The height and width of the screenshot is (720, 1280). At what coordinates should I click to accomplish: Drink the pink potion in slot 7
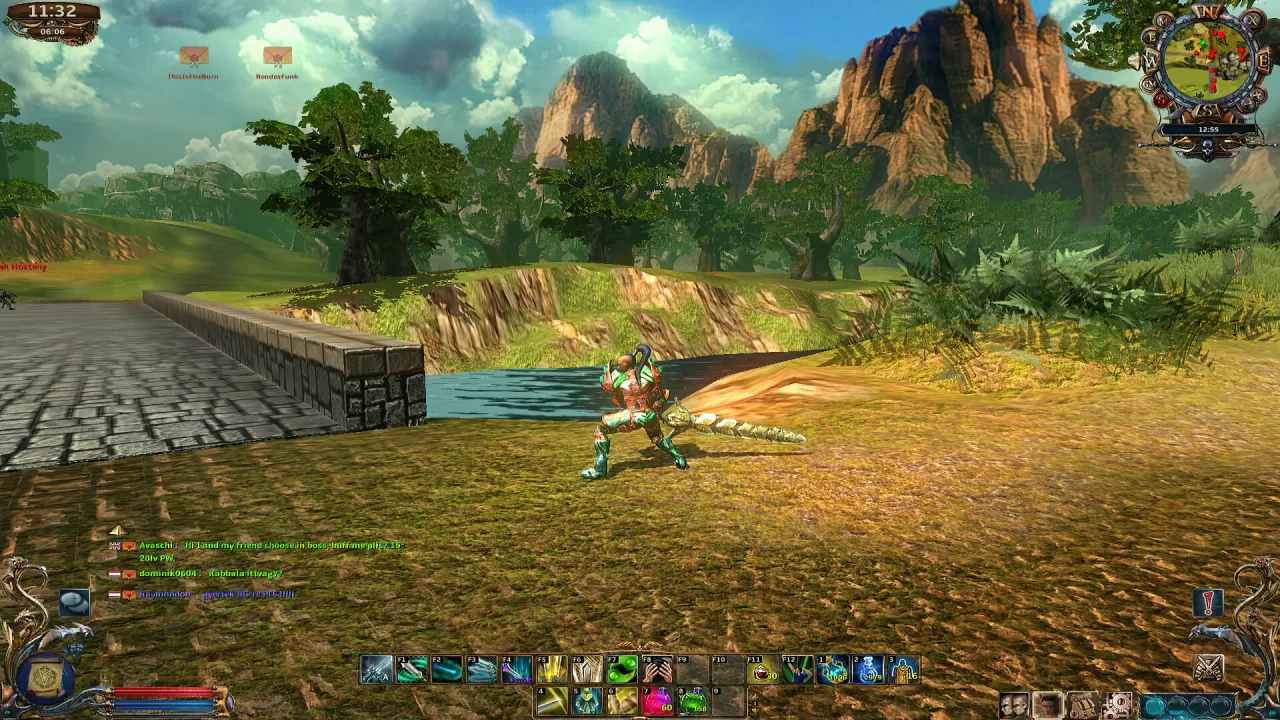pos(656,701)
